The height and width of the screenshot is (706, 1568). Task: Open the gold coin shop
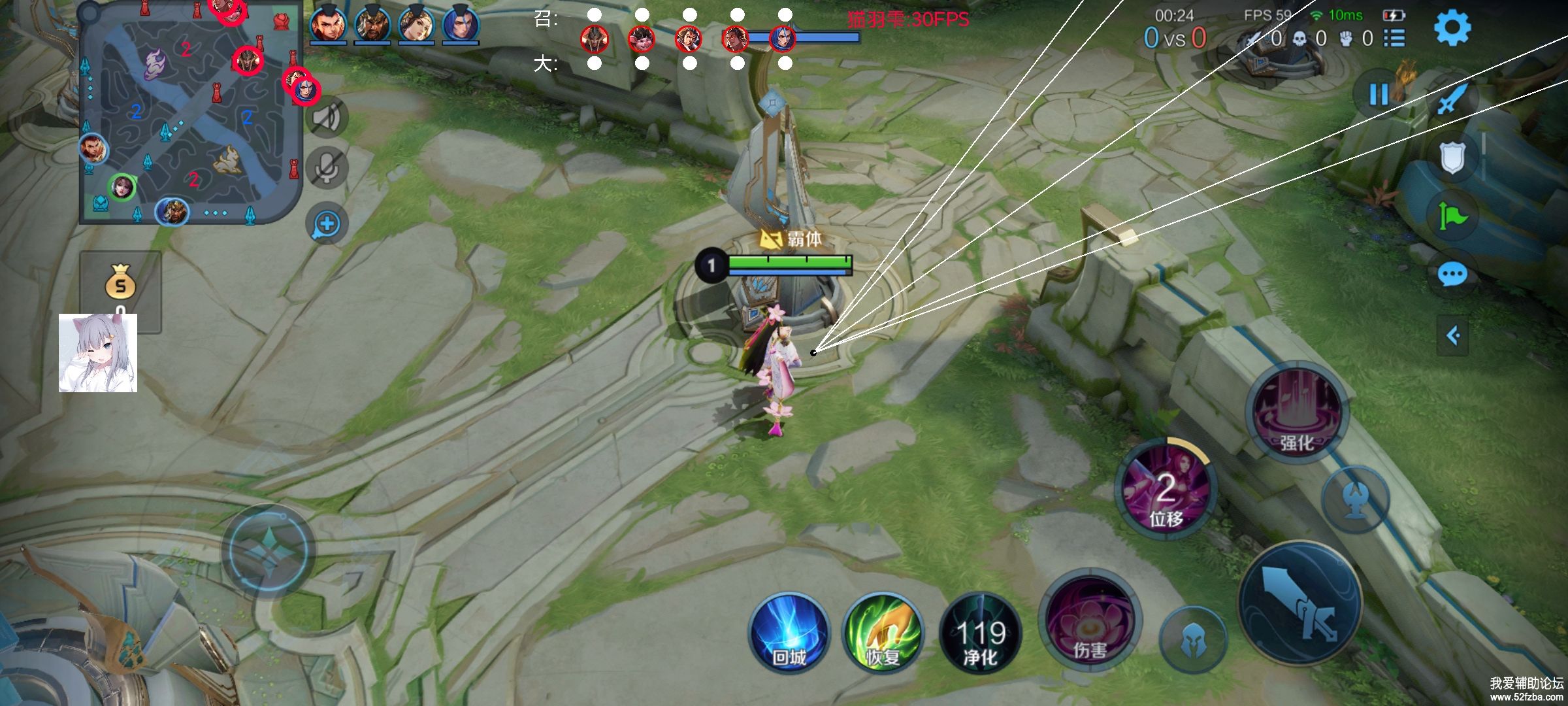pos(121,284)
